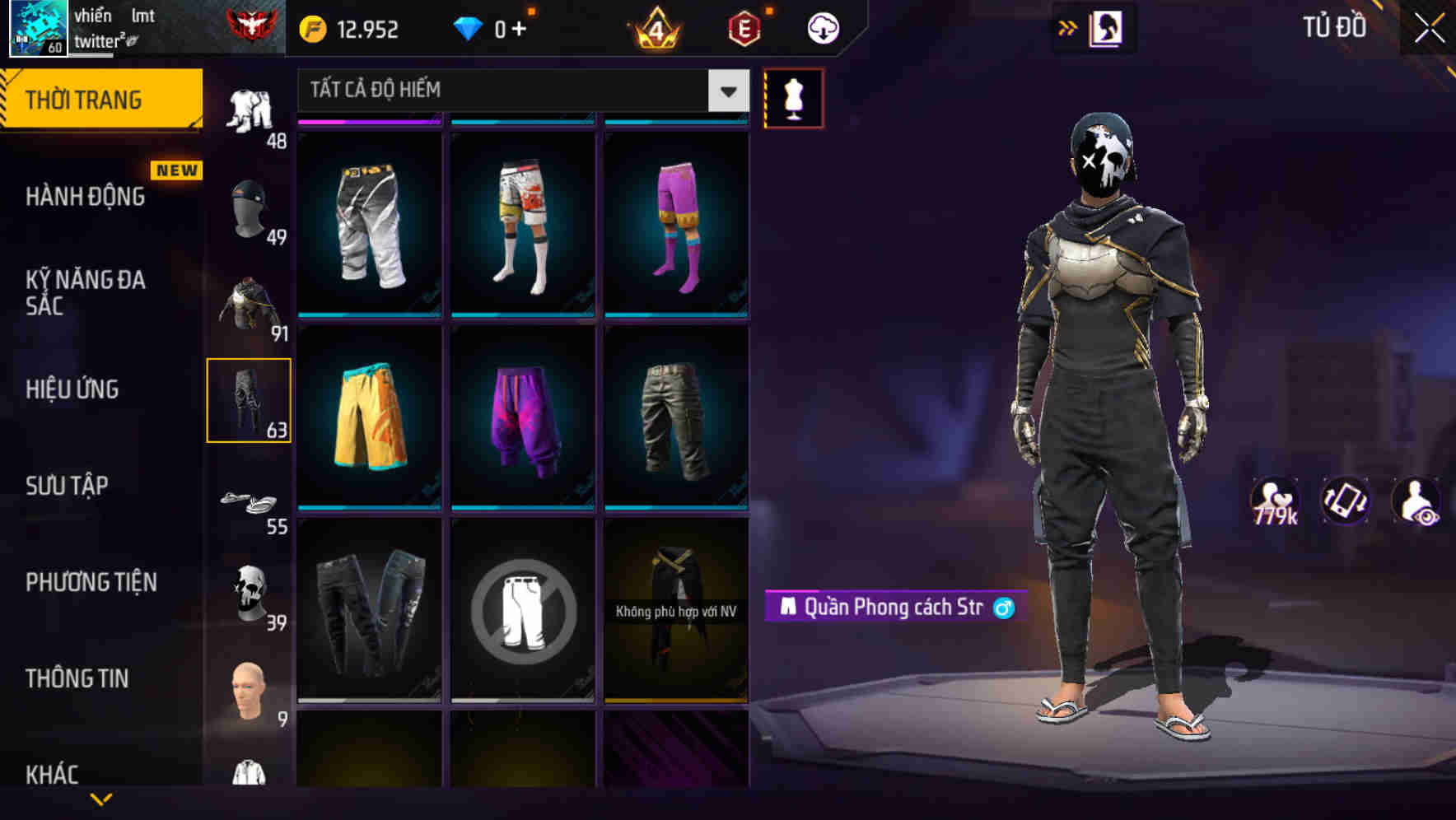Collapse the panel using the double arrows

1066,27
